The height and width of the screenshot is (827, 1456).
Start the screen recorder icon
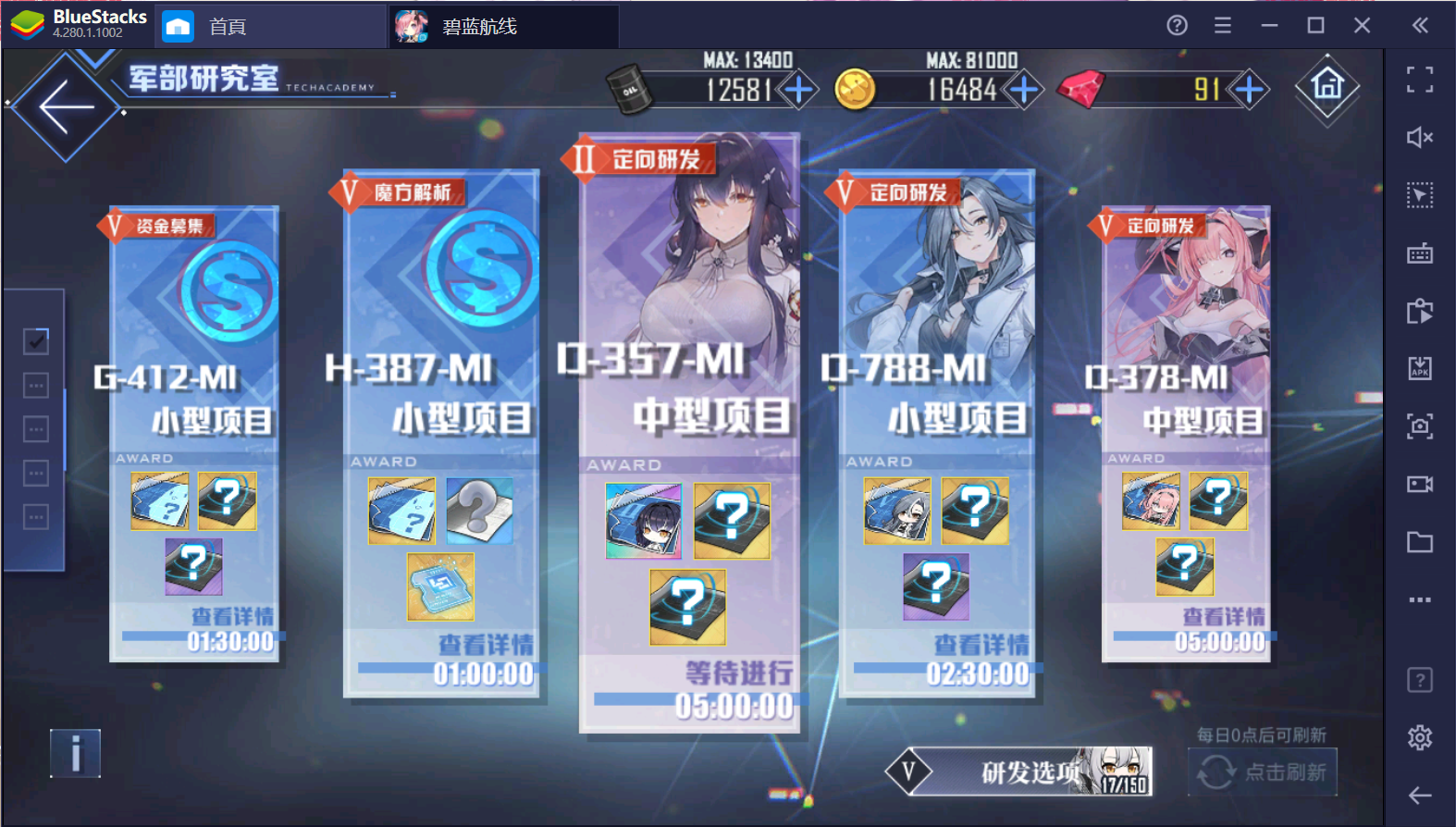coord(1420,485)
